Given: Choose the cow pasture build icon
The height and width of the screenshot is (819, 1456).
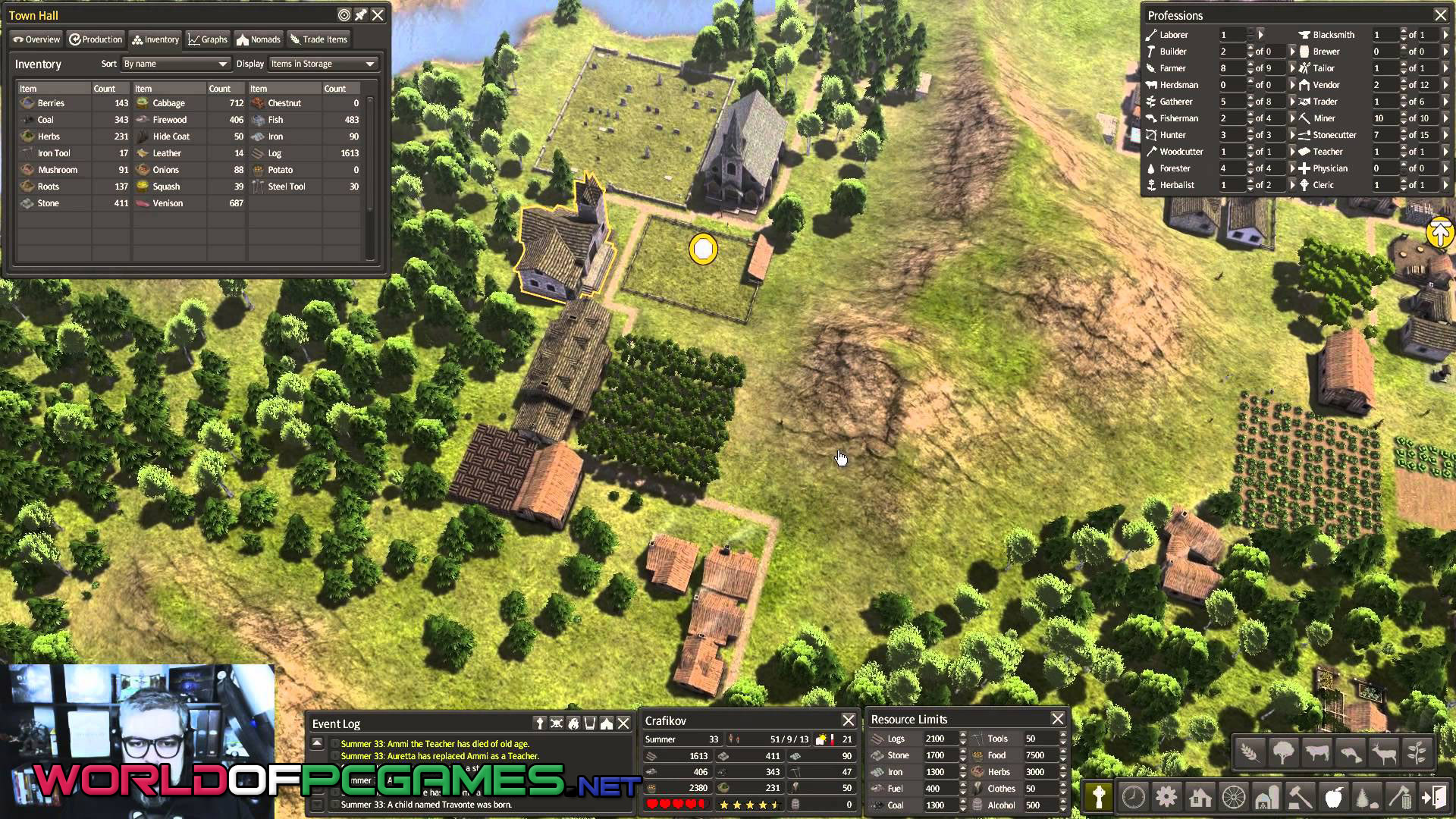Looking at the screenshot, I should click(1317, 753).
